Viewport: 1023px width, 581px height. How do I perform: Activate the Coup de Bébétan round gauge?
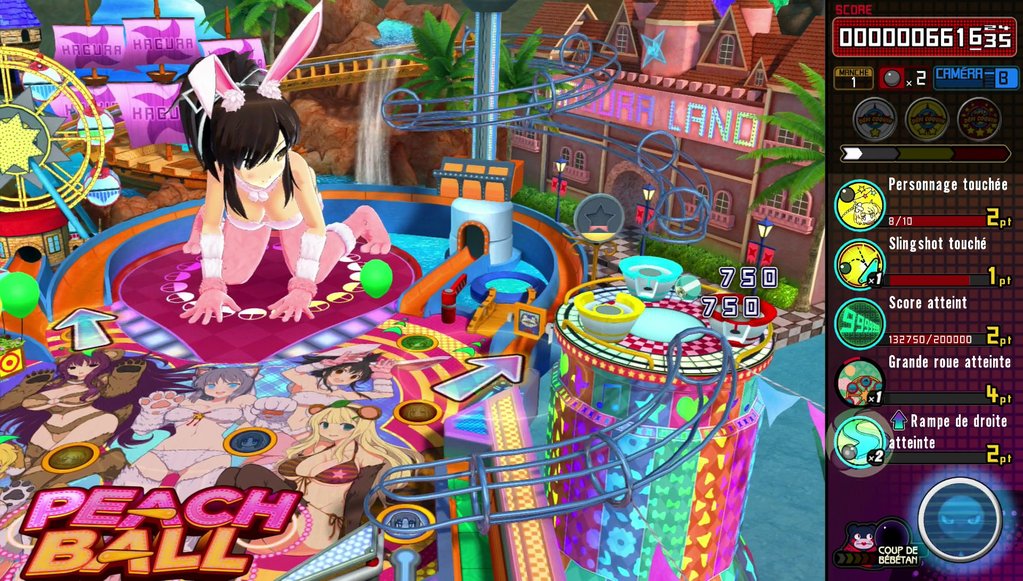point(960,519)
